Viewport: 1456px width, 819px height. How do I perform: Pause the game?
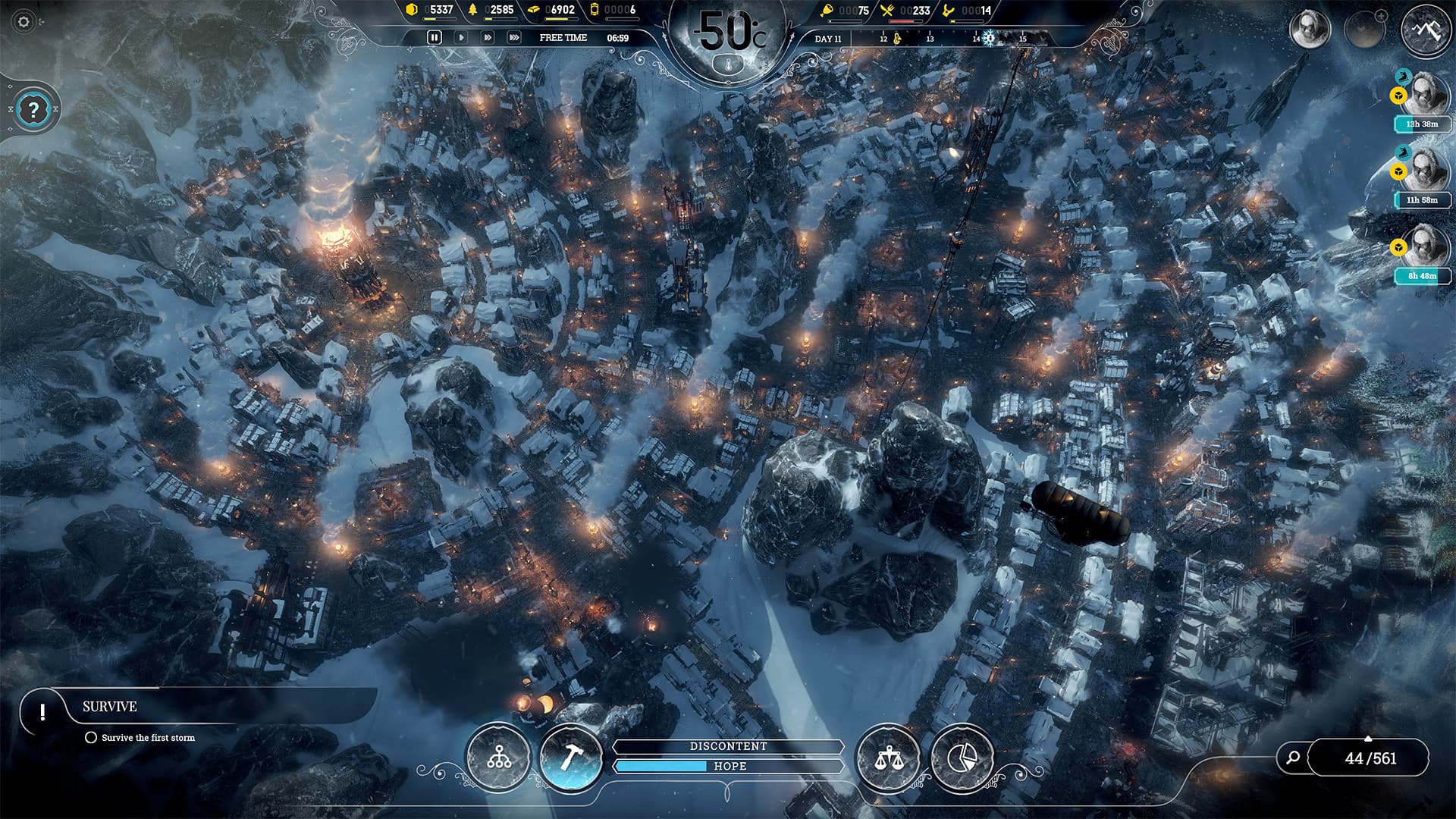click(x=435, y=36)
